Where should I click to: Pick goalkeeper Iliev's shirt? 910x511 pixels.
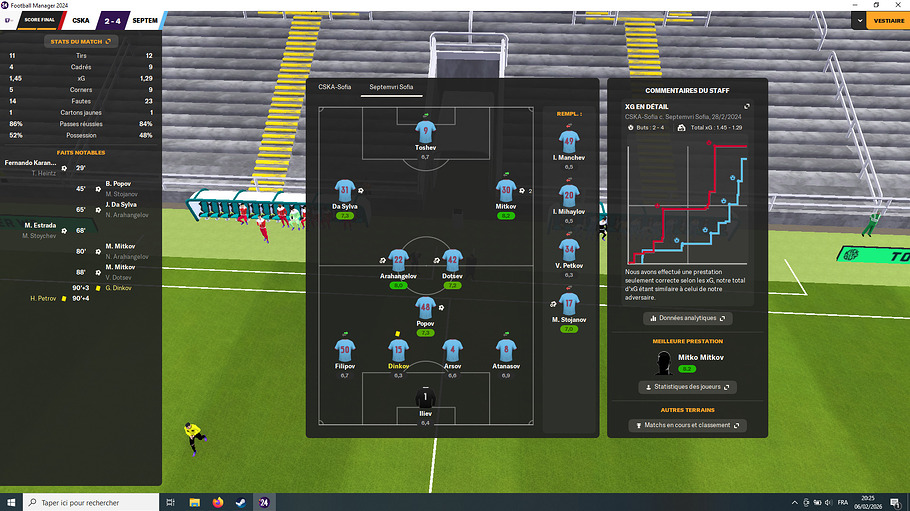click(425, 398)
